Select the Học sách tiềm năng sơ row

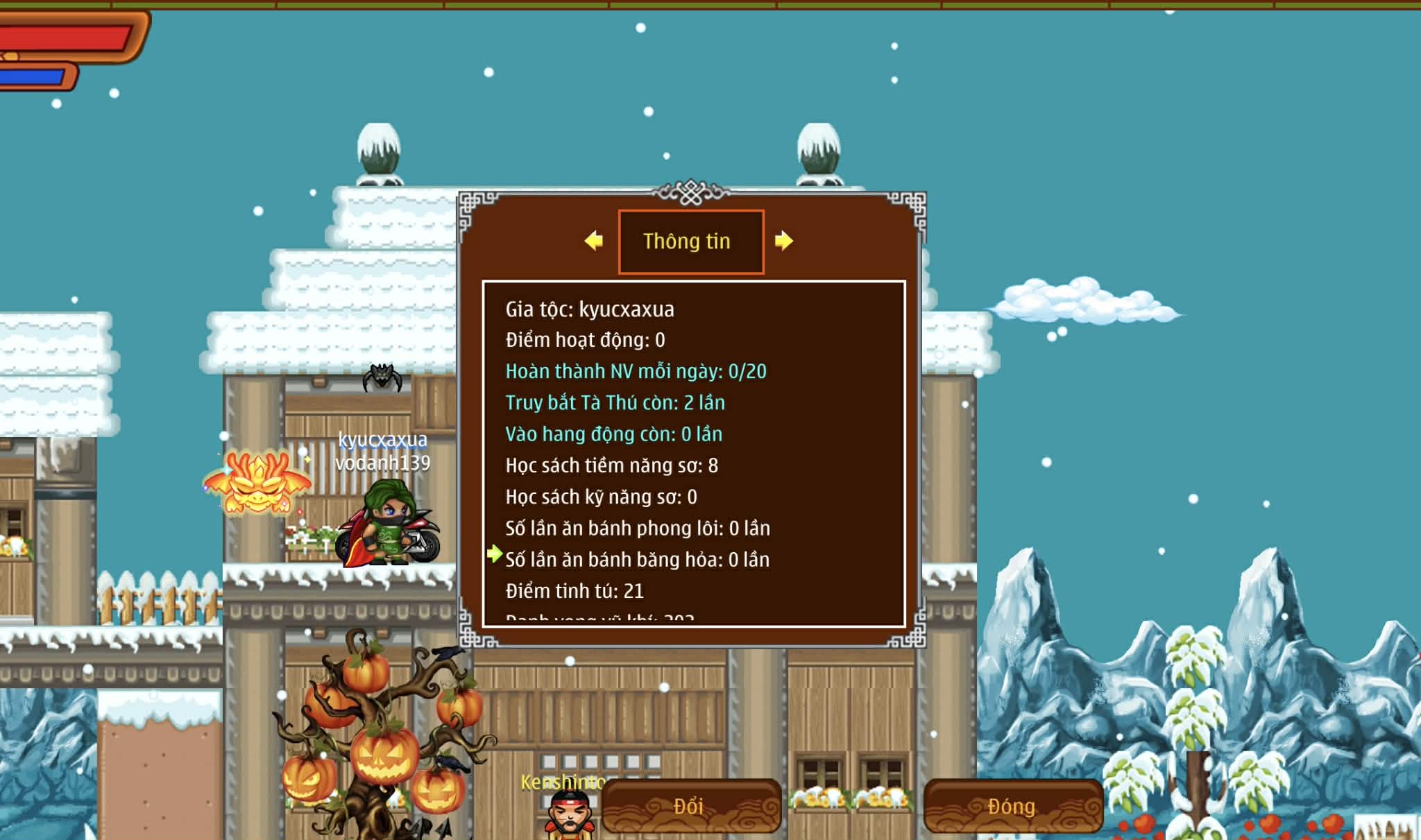coord(611,465)
